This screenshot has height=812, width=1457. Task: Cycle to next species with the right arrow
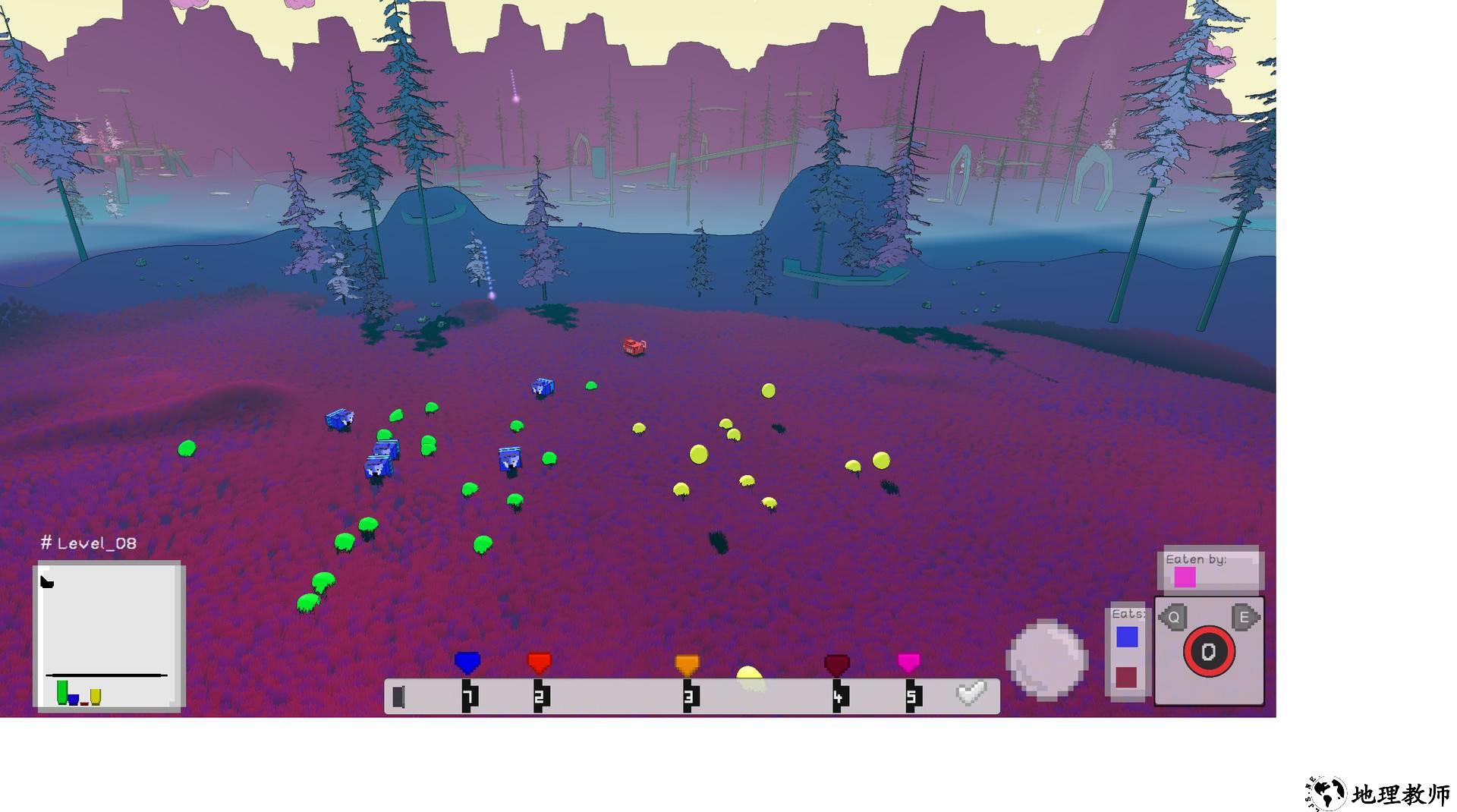1245,617
